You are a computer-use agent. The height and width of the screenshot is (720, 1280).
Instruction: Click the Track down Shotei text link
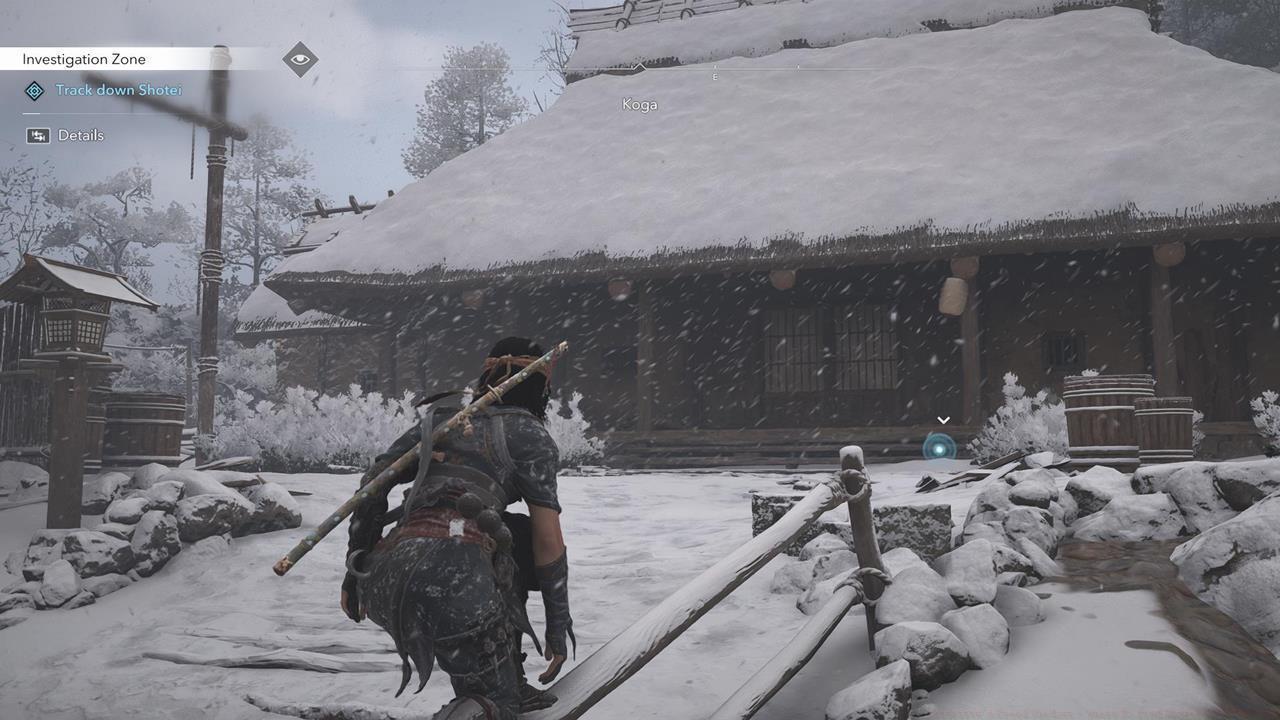[x=118, y=90]
